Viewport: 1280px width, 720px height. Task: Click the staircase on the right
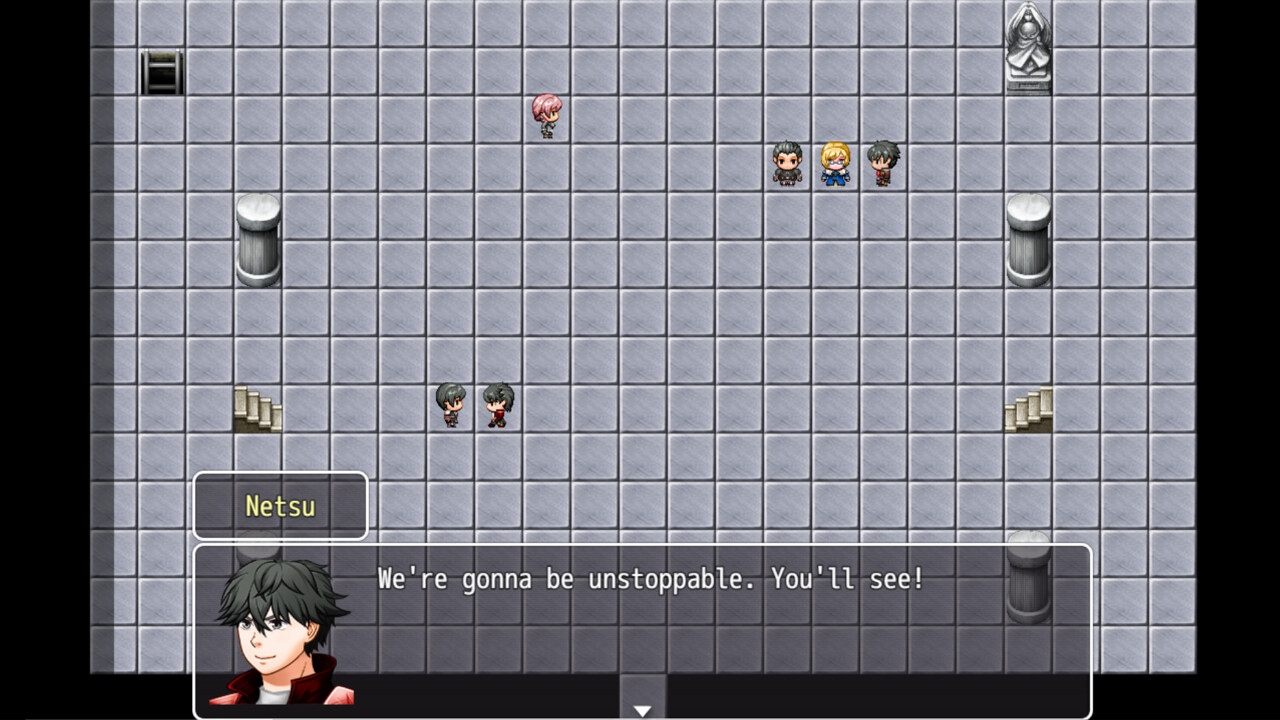[1028, 408]
